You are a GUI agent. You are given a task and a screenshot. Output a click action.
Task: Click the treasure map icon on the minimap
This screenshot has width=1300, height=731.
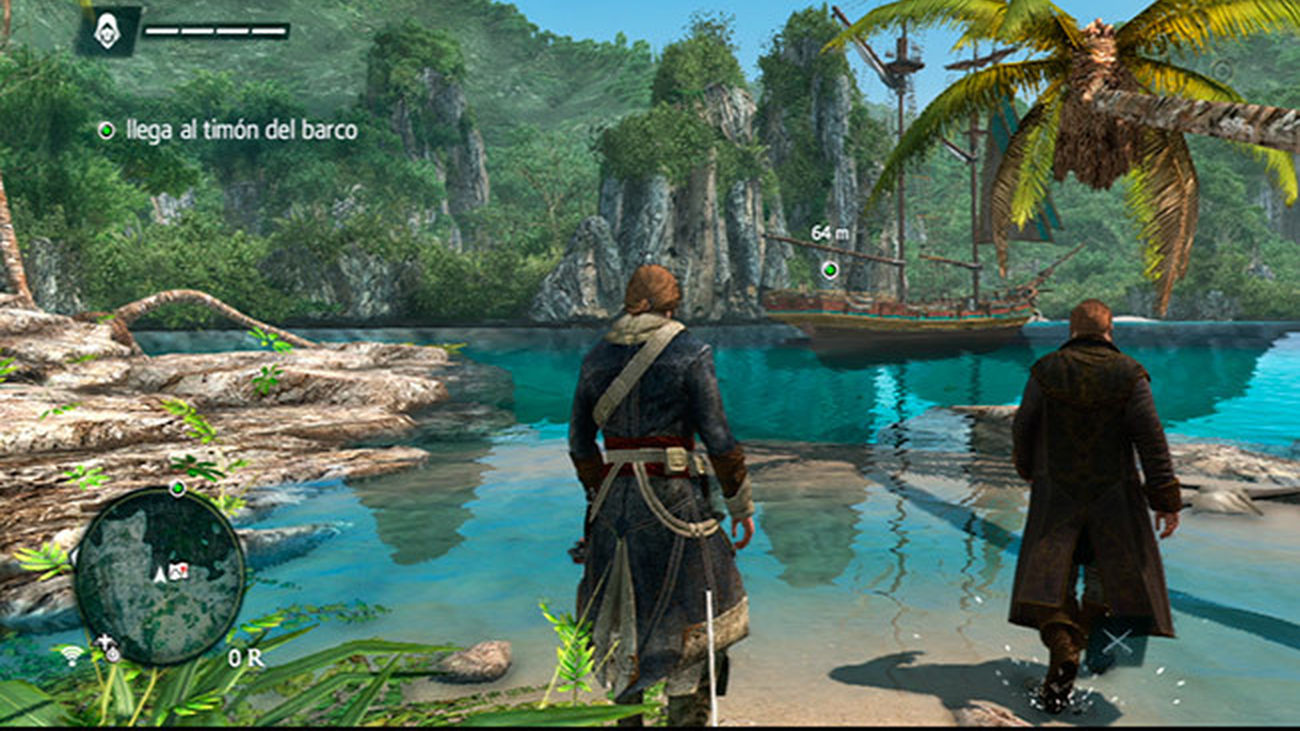(179, 570)
